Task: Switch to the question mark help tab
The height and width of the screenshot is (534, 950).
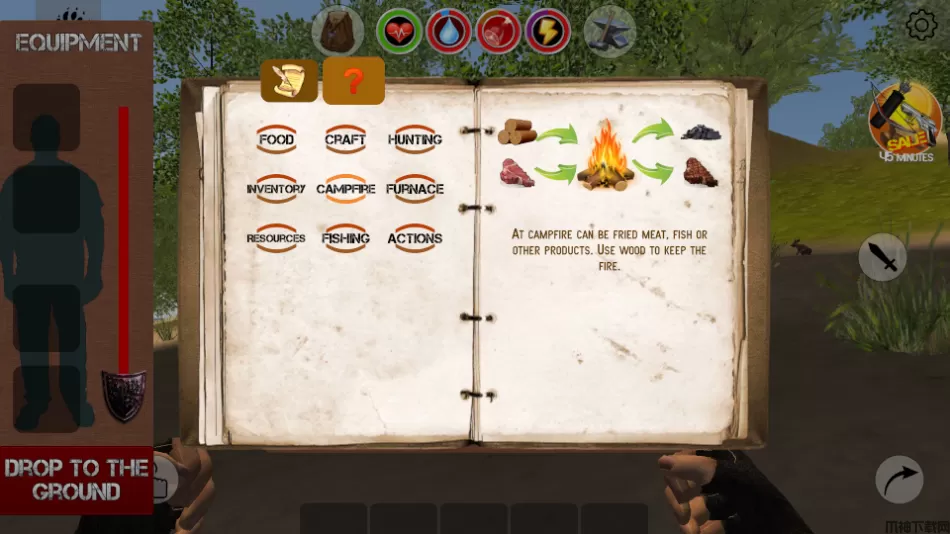Action: click(353, 81)
